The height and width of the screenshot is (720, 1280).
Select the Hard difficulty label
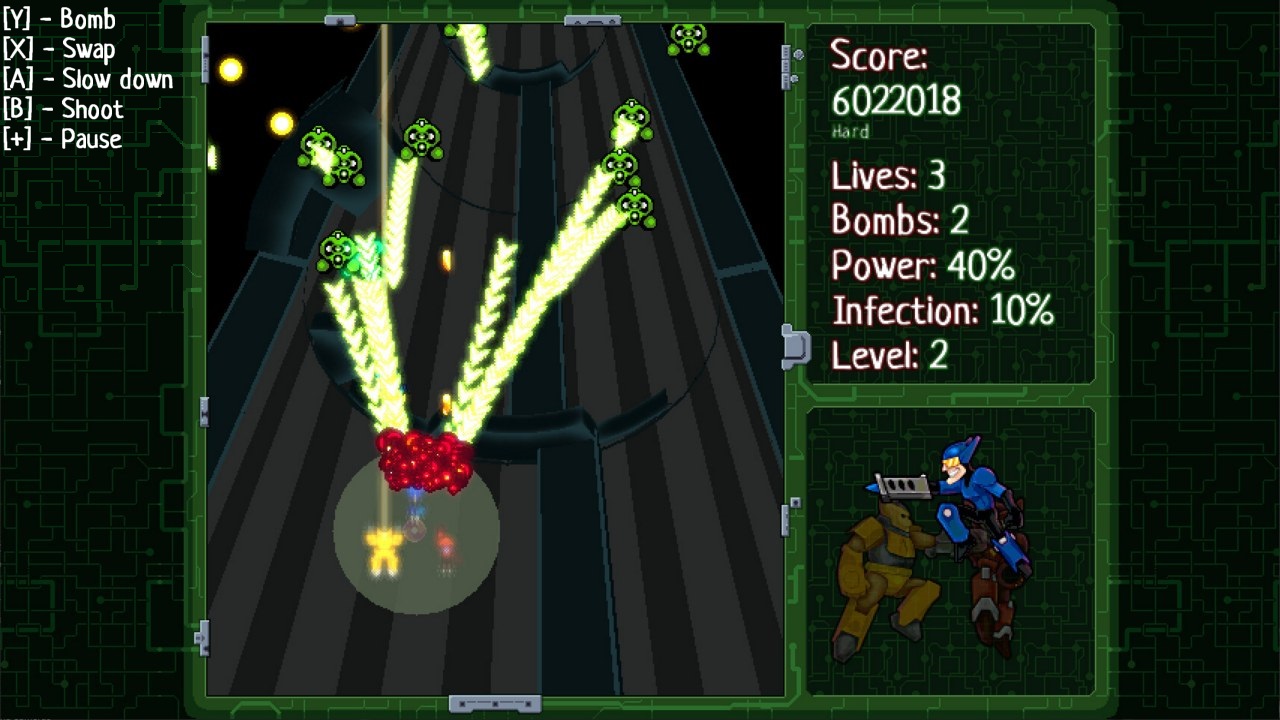[x=849, y=131]
